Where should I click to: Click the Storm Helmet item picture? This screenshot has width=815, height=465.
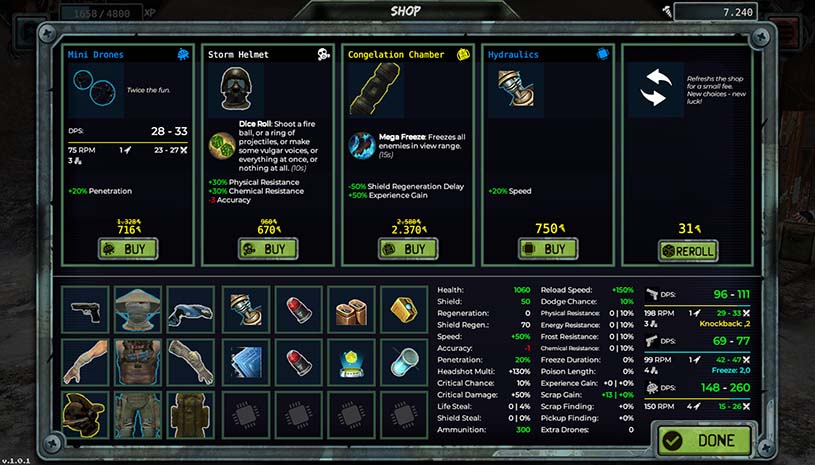pos(240,90)
